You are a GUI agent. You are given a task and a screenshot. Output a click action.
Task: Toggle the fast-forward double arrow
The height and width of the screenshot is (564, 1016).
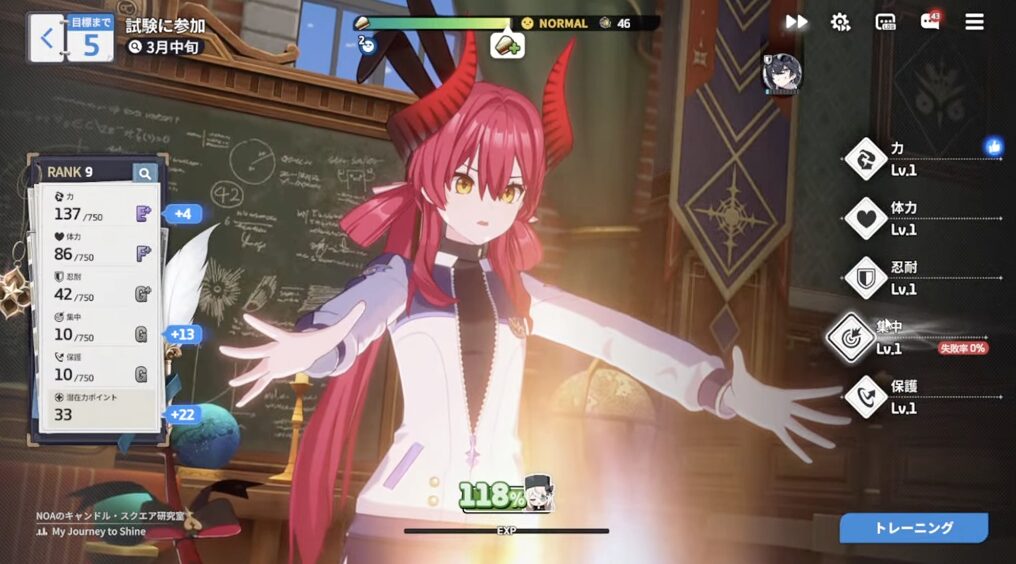796,22
